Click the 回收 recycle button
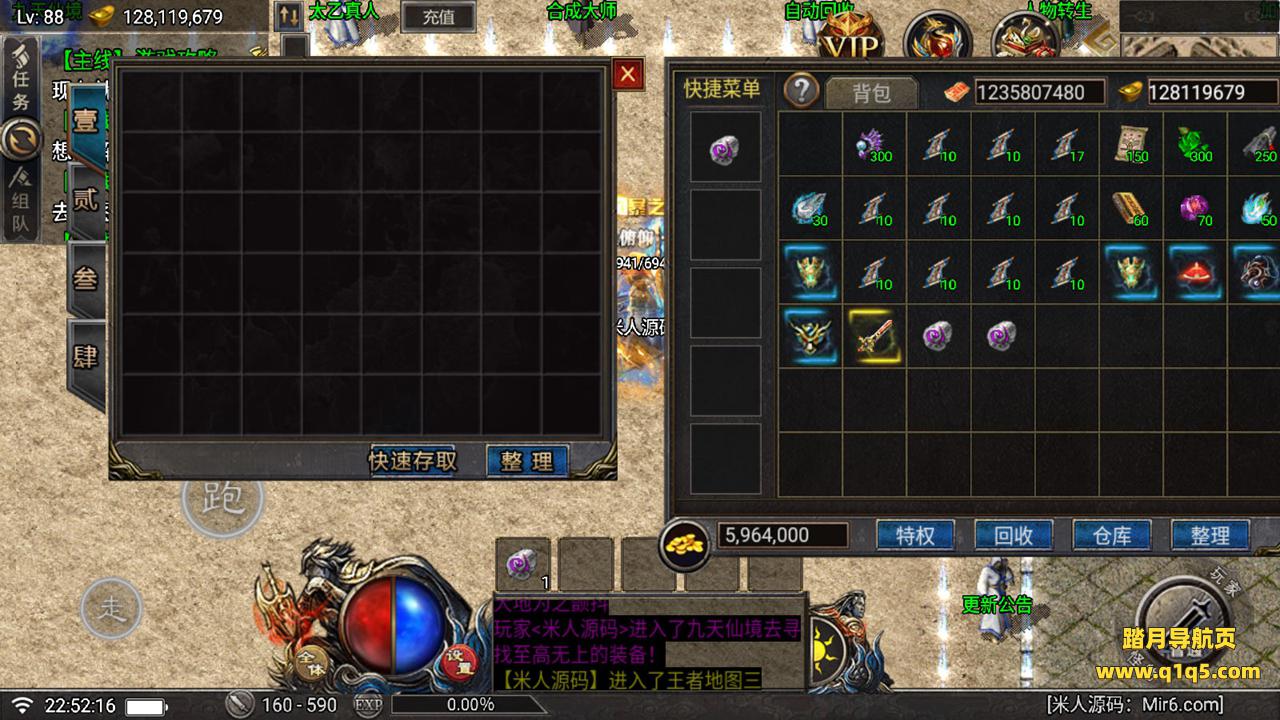1280x720 pixels. (x=1013, y=536)
